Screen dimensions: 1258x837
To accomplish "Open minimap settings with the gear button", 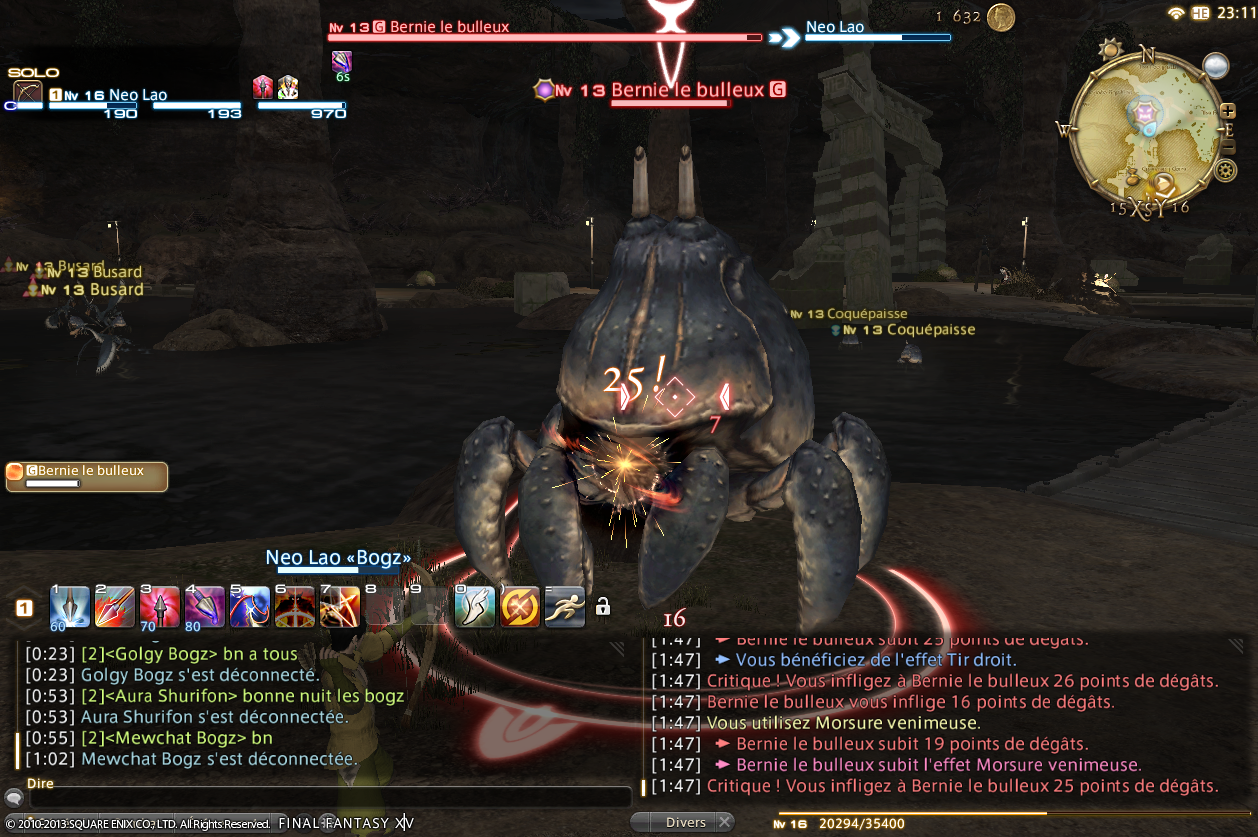I will pos(1226,170).
